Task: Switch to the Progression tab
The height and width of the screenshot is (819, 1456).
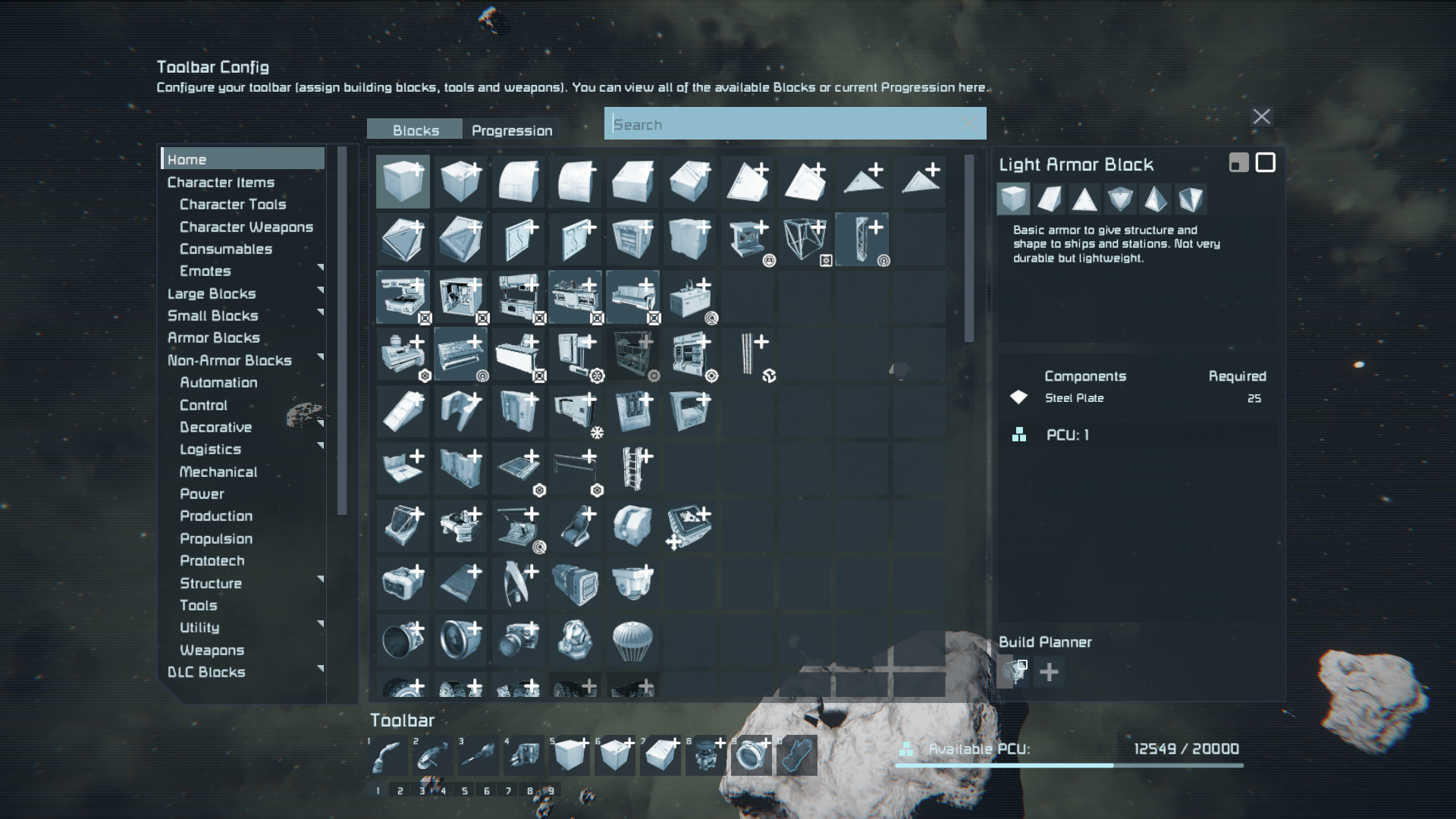Action: pyautogui.click(x=512, y=130)
